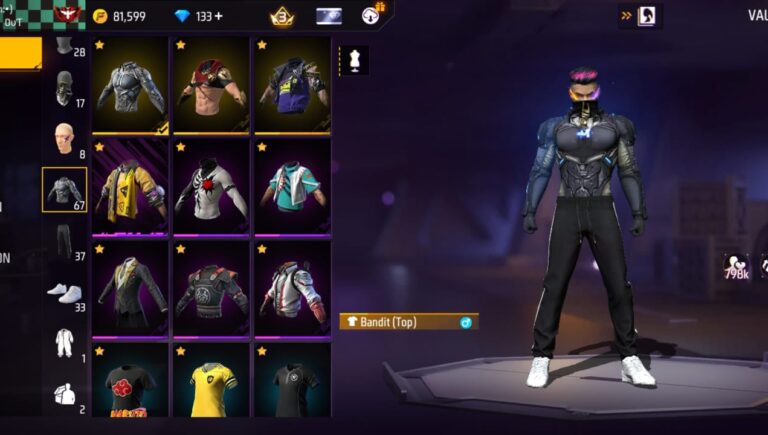Image resolution: width=768 pixels, height=435 pixels.
Task: Click the mannequin preview icon
Action: (354, 59)
